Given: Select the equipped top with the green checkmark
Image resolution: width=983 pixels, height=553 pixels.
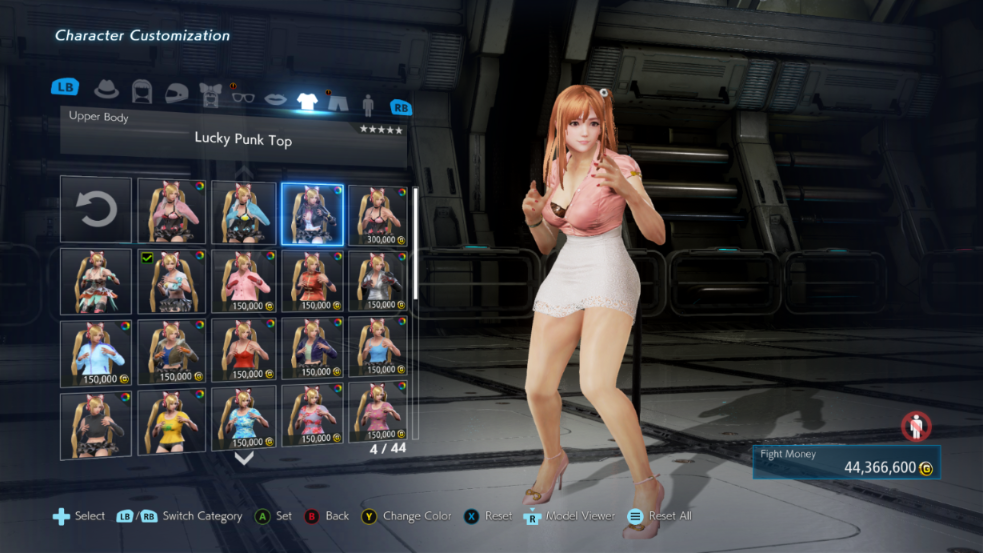Looking at the screenshot, I should click(171, 282).
